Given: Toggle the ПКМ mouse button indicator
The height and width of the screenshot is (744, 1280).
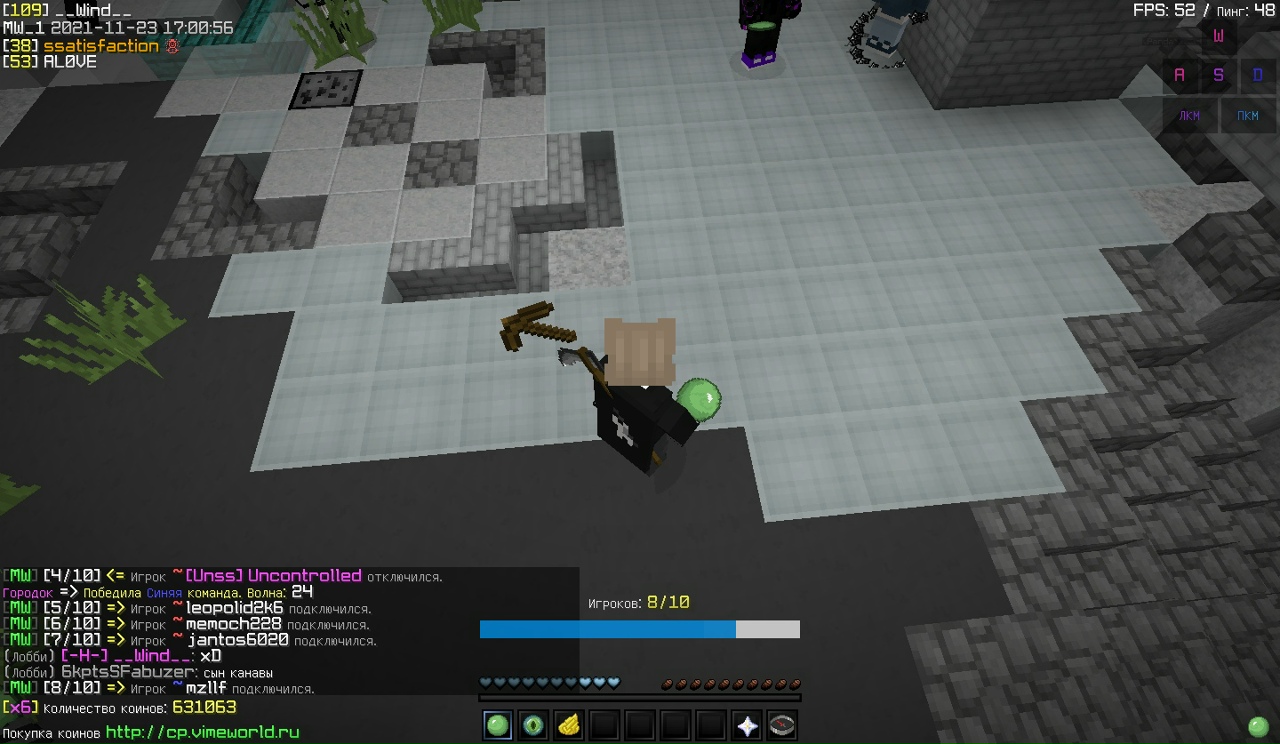Looking at the screenshot, I should tap(1247, 115).
